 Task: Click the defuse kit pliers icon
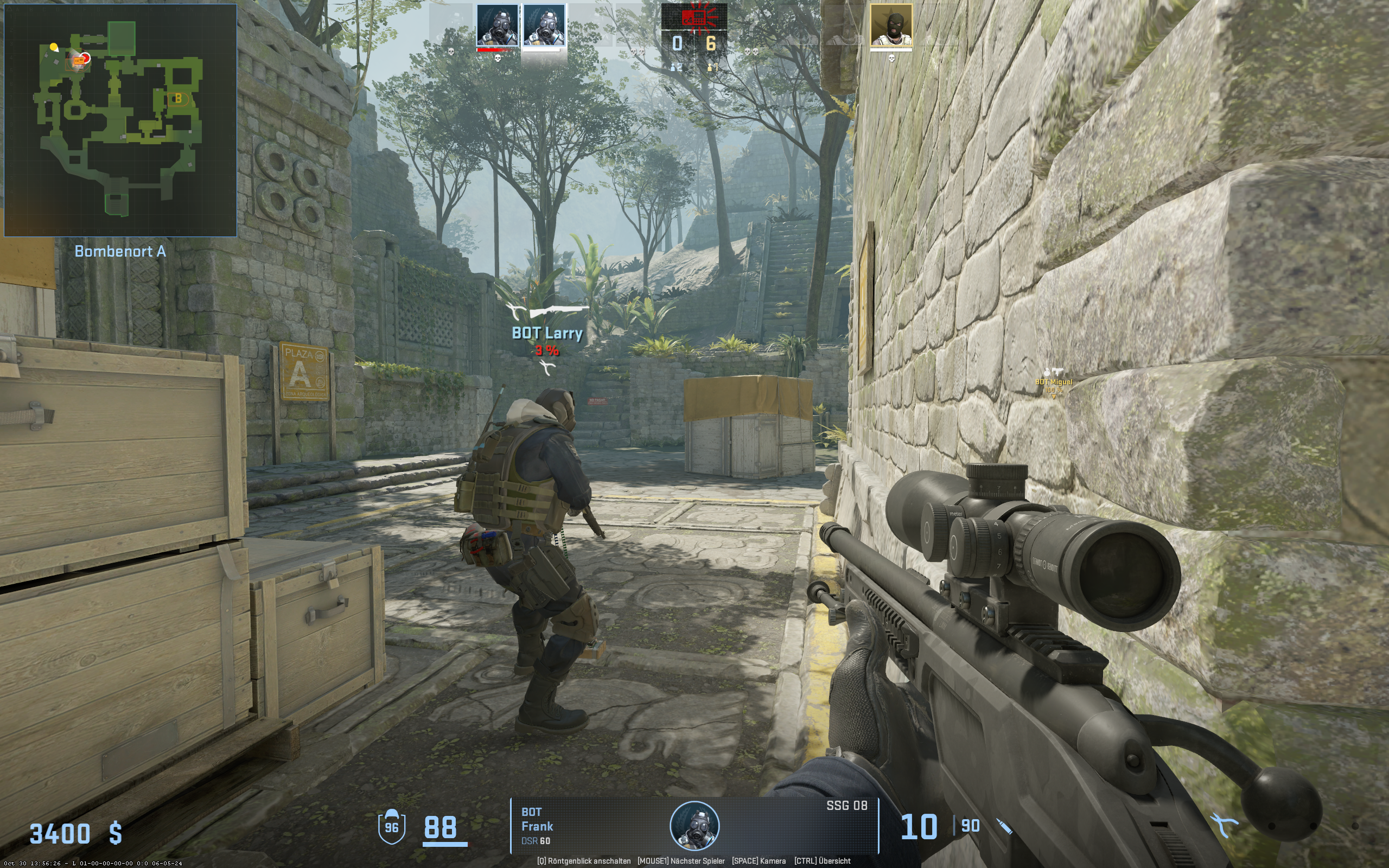click(1224, 827)
